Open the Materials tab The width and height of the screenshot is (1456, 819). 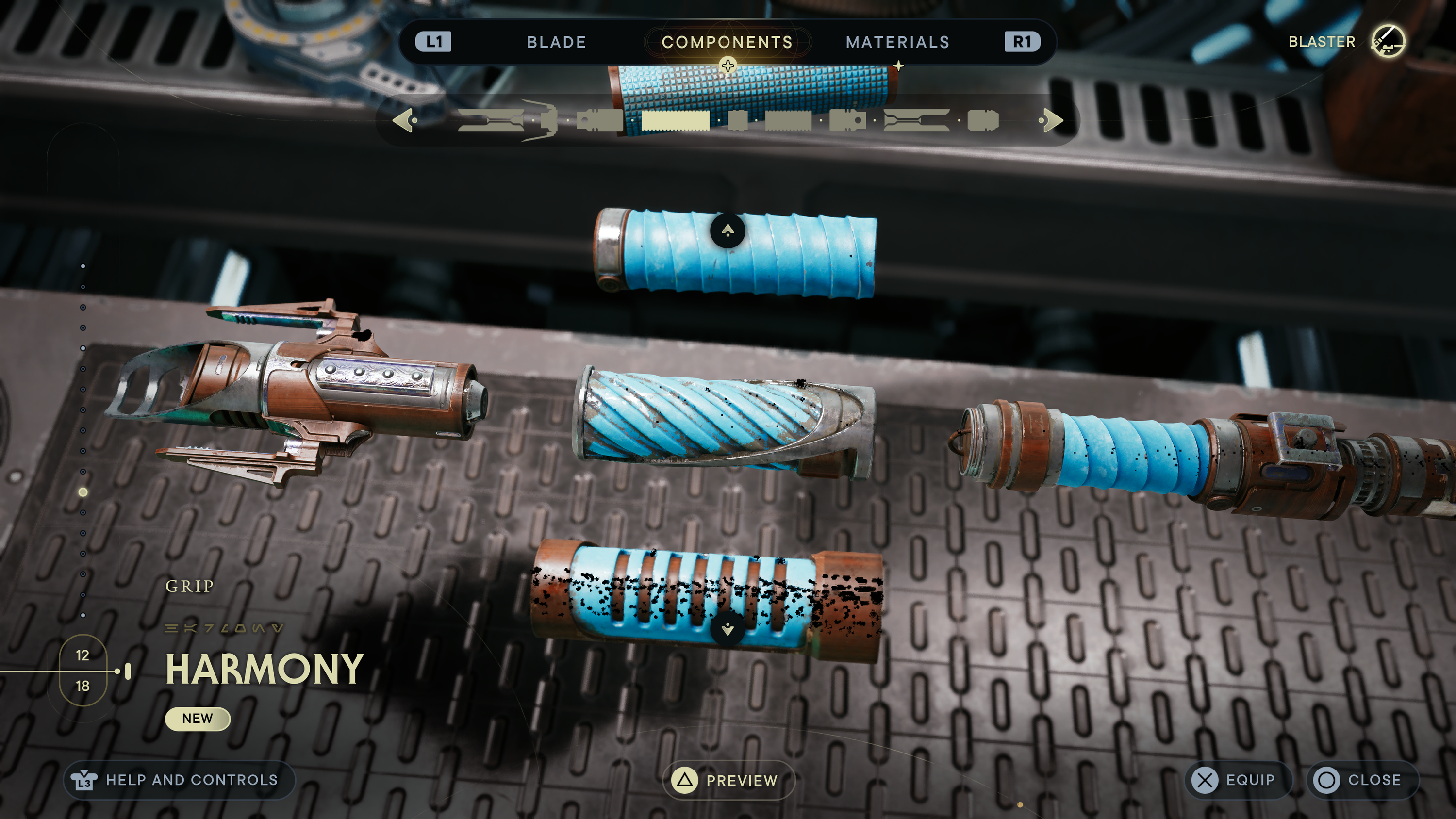point(897,42)
